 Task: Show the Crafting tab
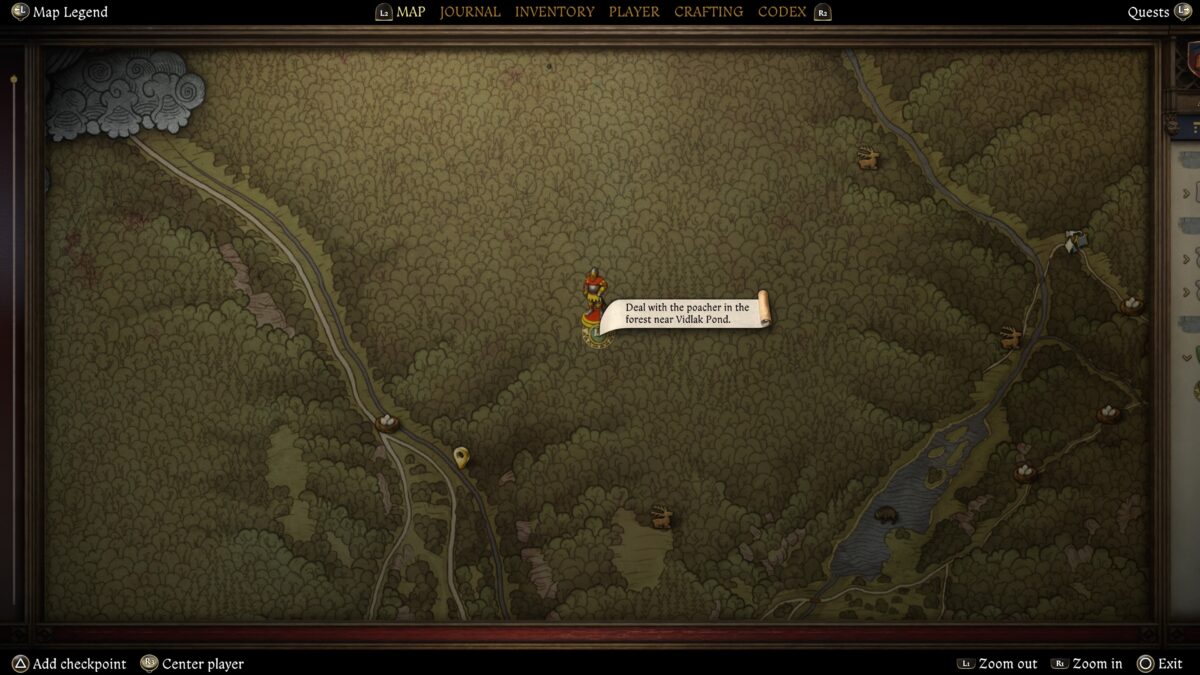[x=708, y=12]
